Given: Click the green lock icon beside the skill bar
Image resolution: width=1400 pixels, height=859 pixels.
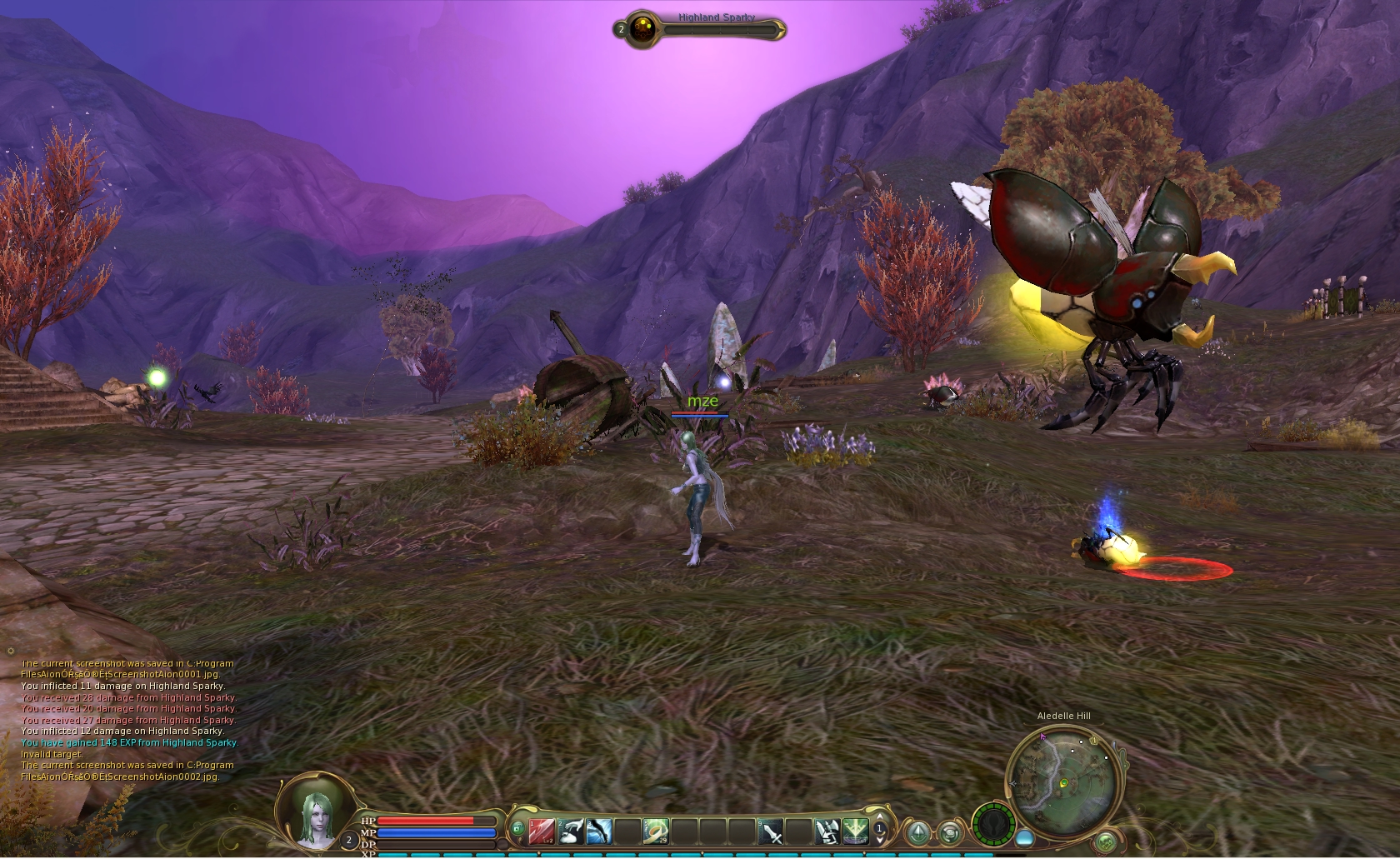Looking at the screenshot, I should pos(517,828).
